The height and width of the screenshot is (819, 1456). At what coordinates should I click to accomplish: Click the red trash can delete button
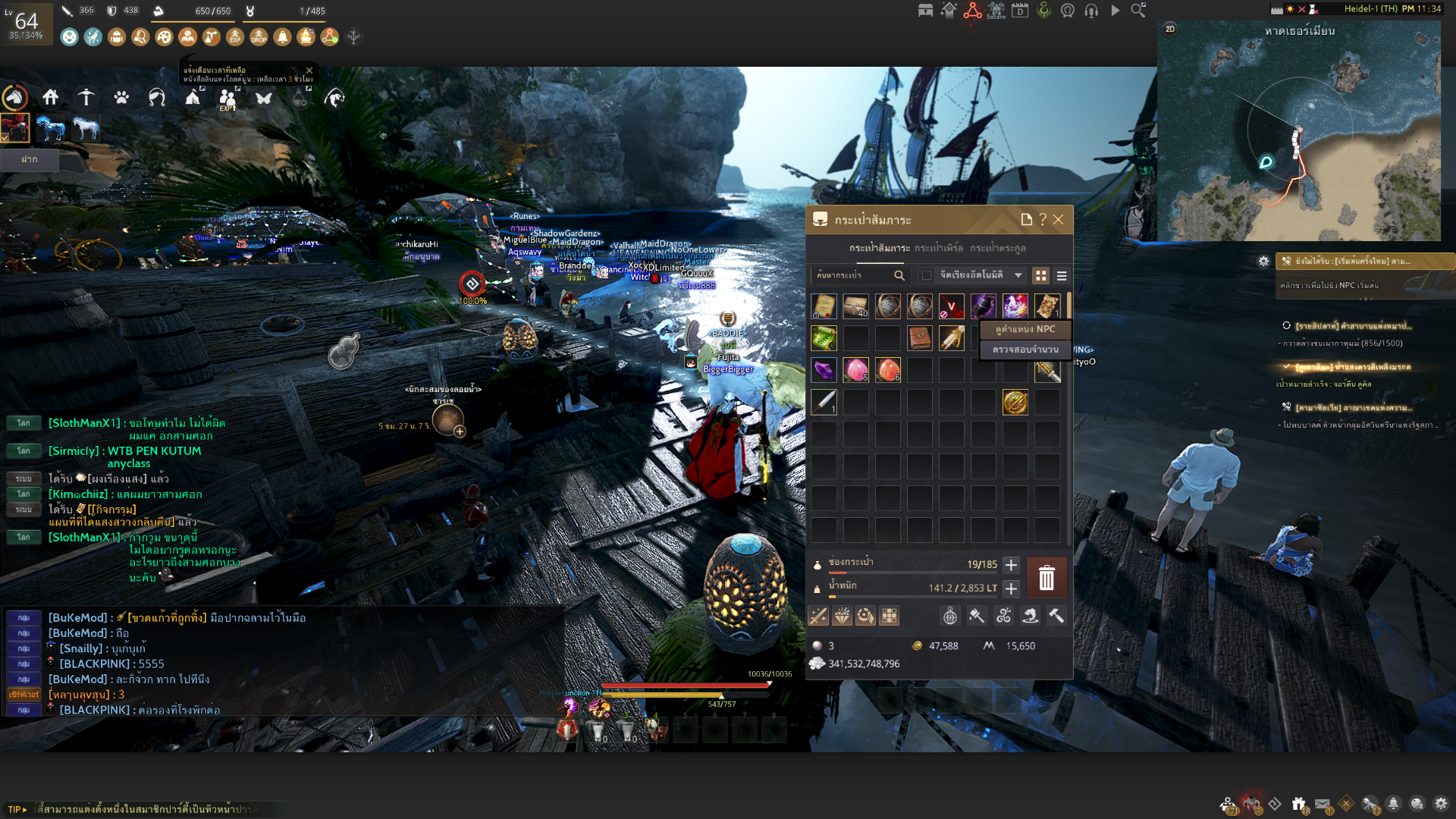coord(1046,578)
